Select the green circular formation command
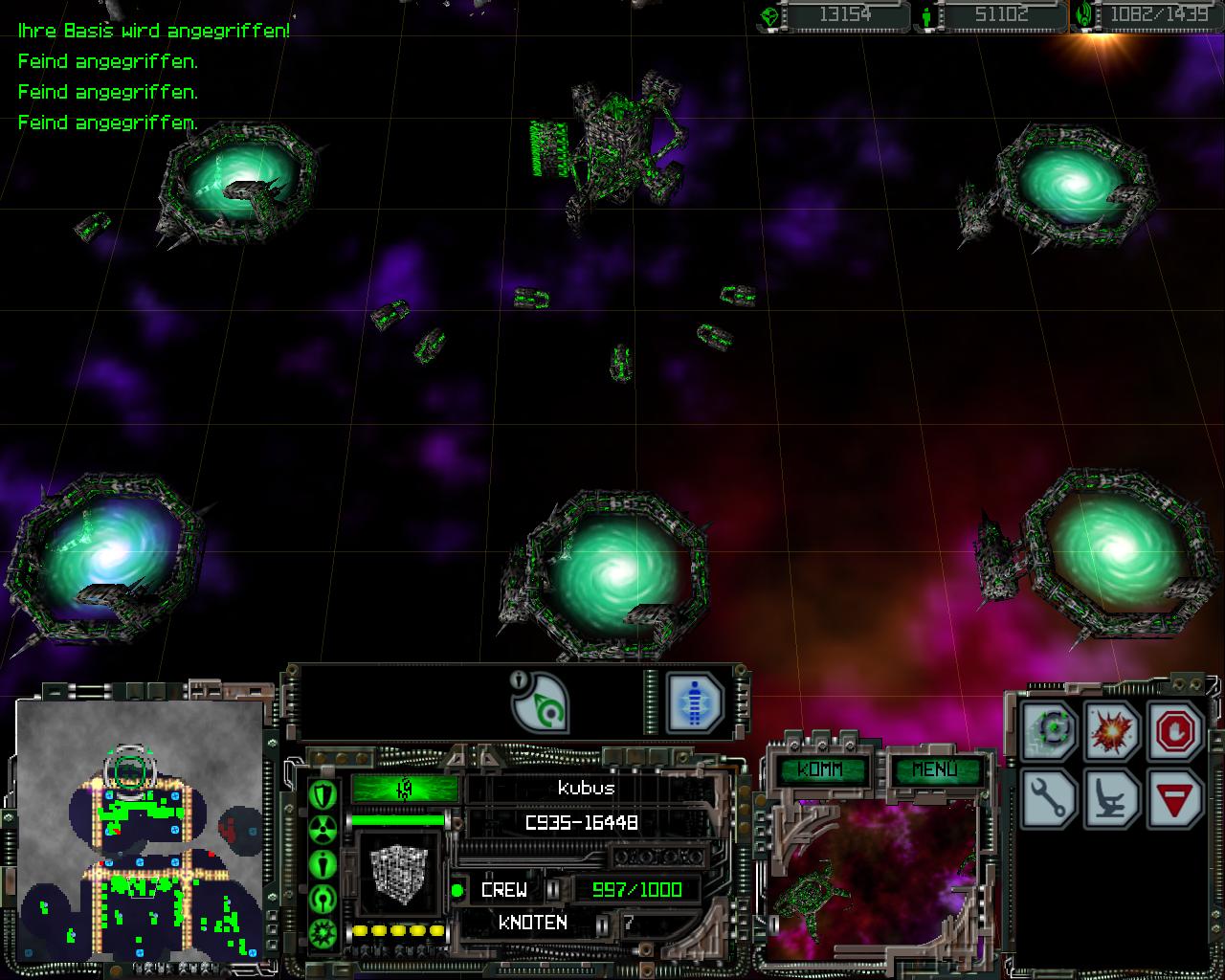The image size is (1225, 980). [x=1051, y=732]
